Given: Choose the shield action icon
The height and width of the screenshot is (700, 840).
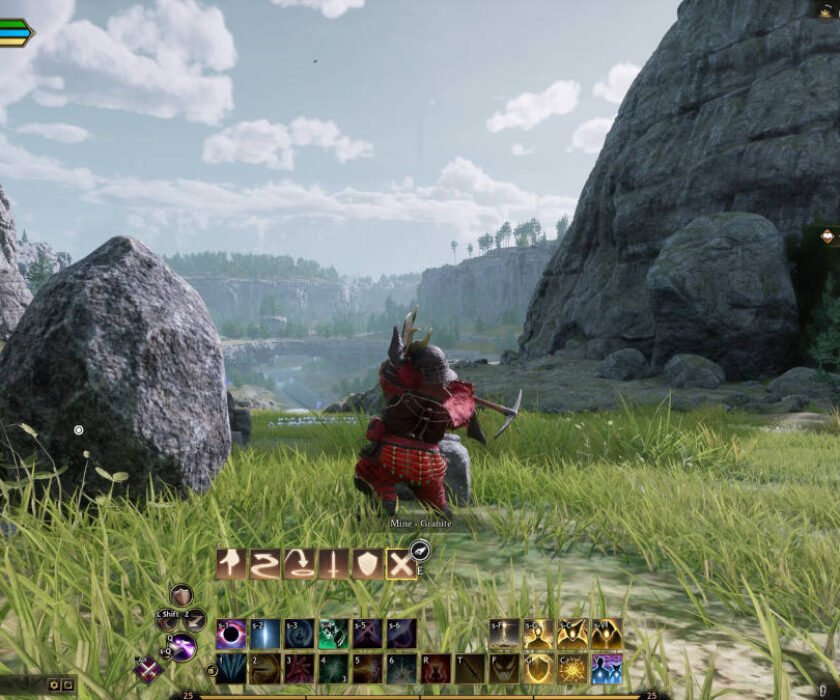Looking at the screenshot, I should [x=367, y=565].
